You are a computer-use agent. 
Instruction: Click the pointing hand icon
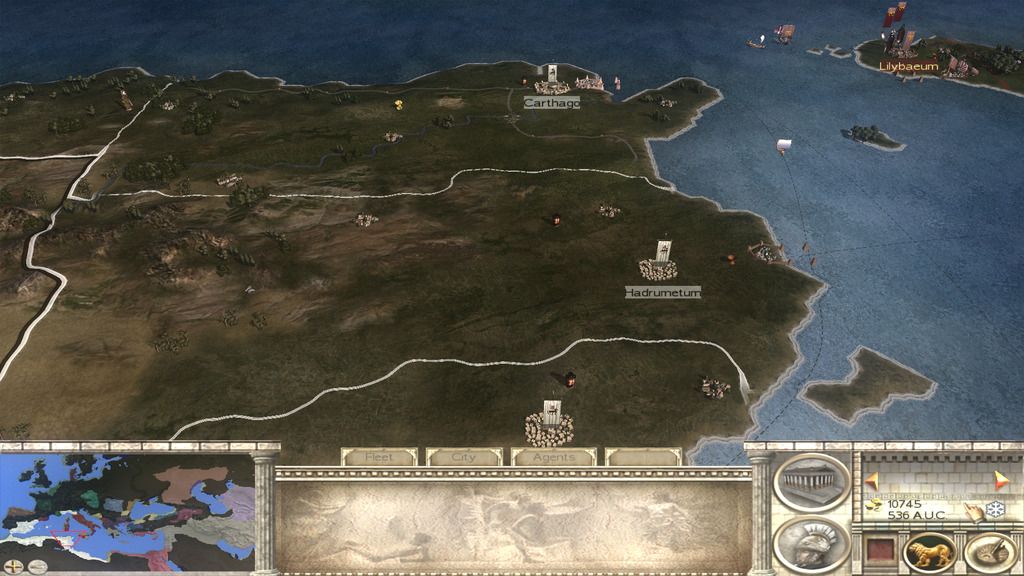click(973, 510)
